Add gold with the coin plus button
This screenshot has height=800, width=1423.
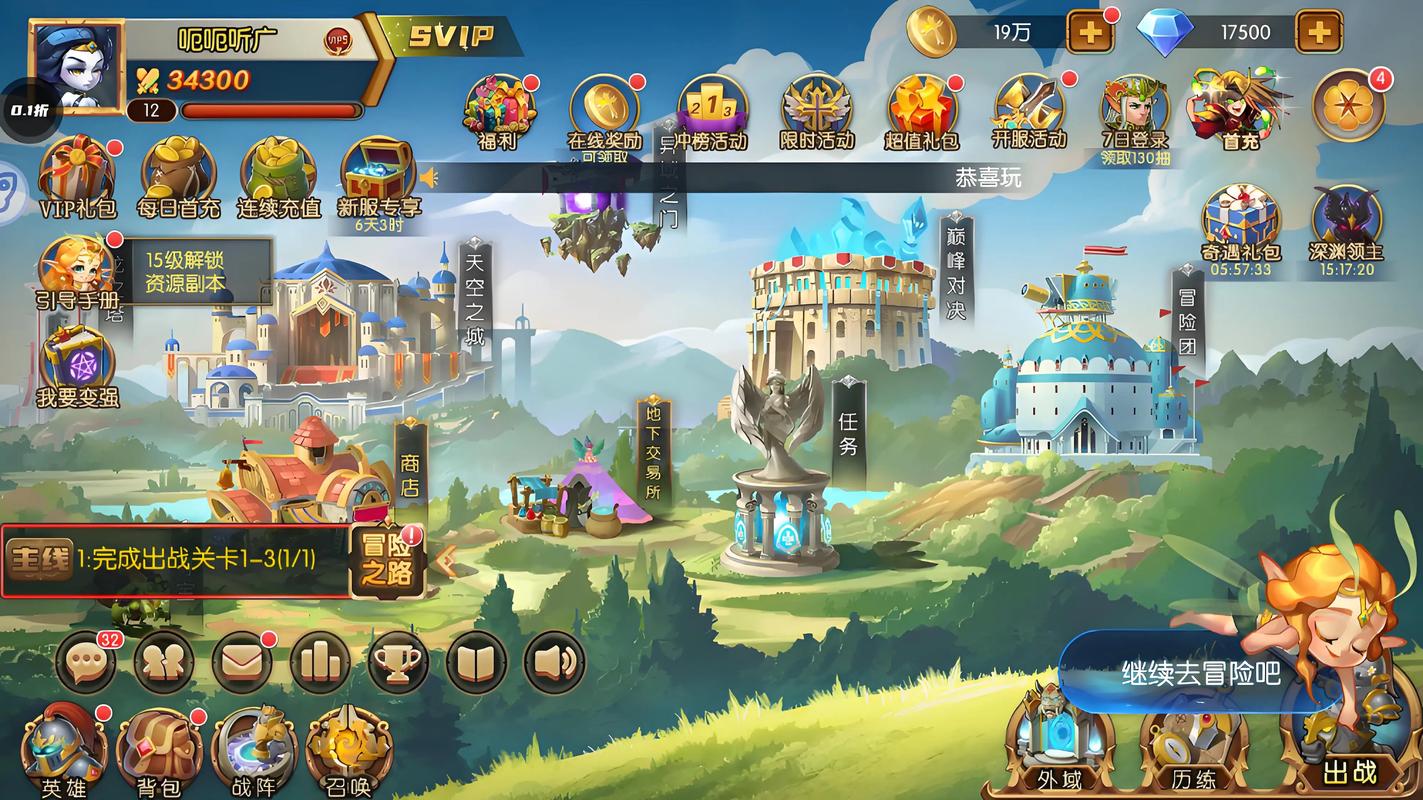pos(1090,32)
